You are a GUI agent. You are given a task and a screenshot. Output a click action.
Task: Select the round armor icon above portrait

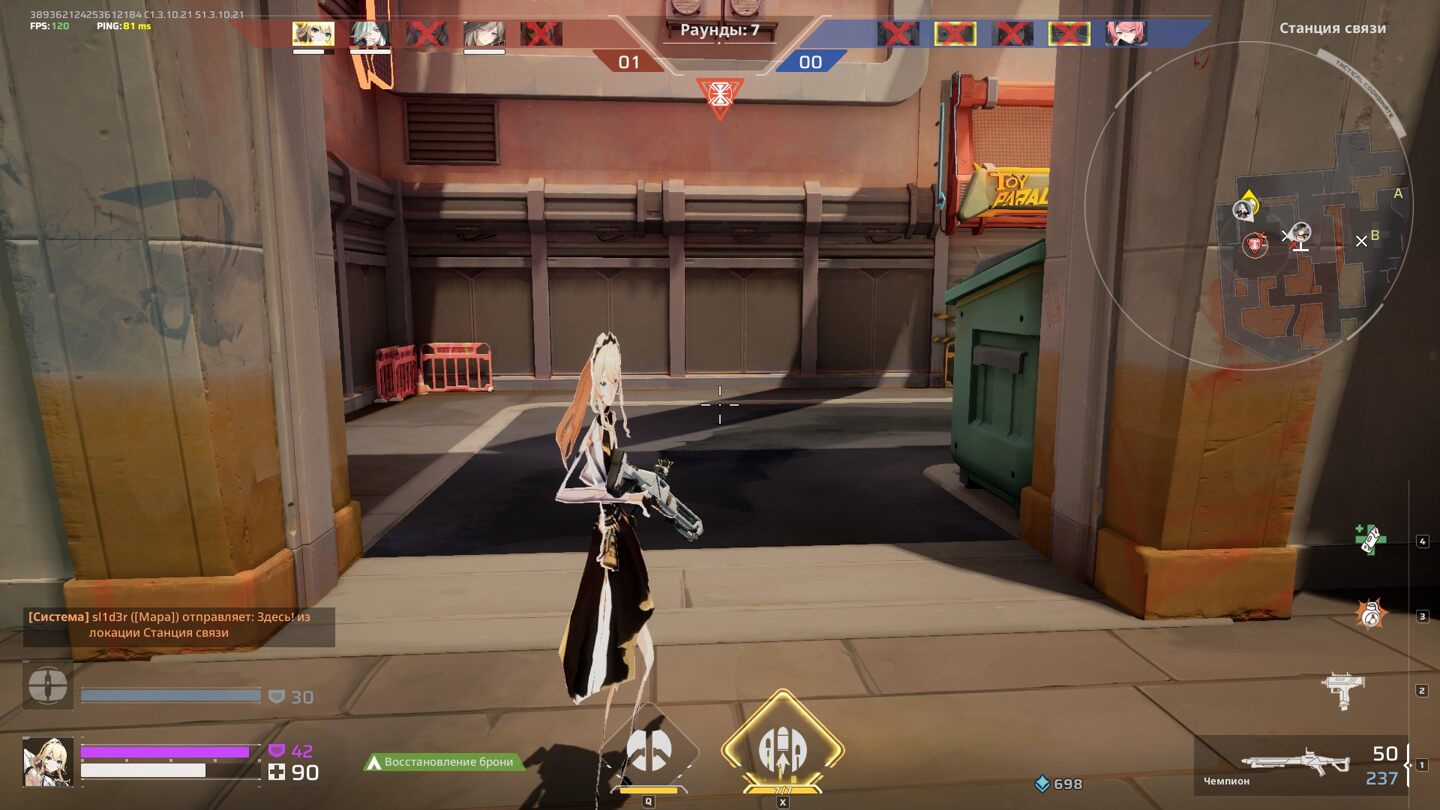pos(48,685)
